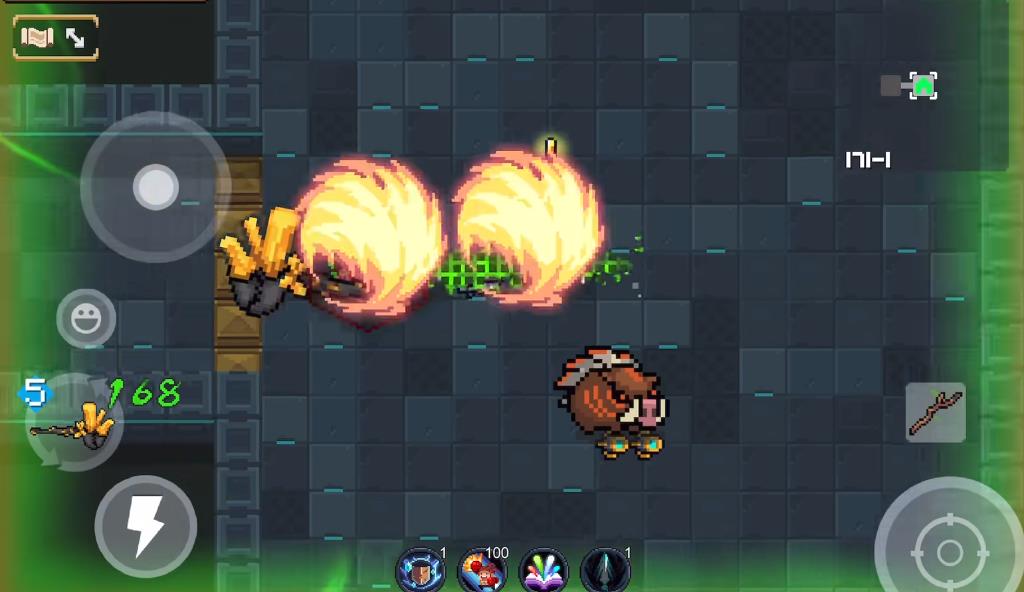Open the minimap room indicator
The width and height of the screenshot is (1024, 592).
click(x=922, y=86)
